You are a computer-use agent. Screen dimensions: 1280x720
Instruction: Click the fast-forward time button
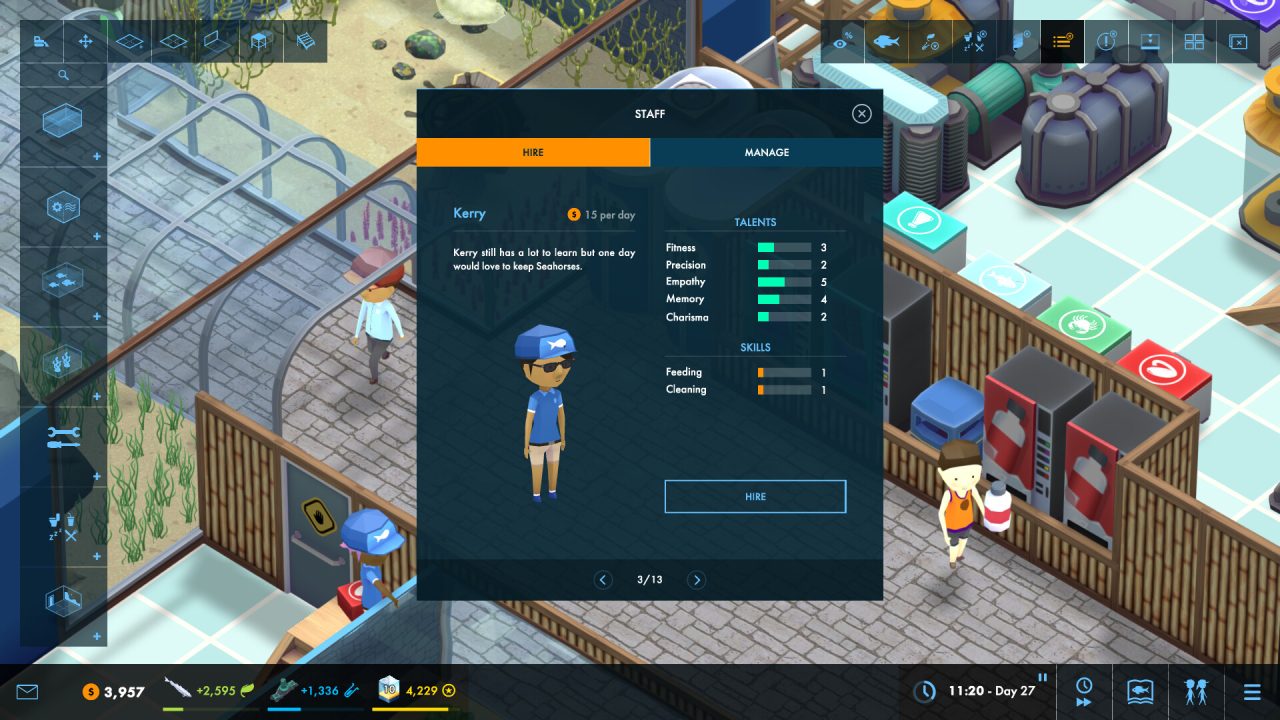(1084, 691)
